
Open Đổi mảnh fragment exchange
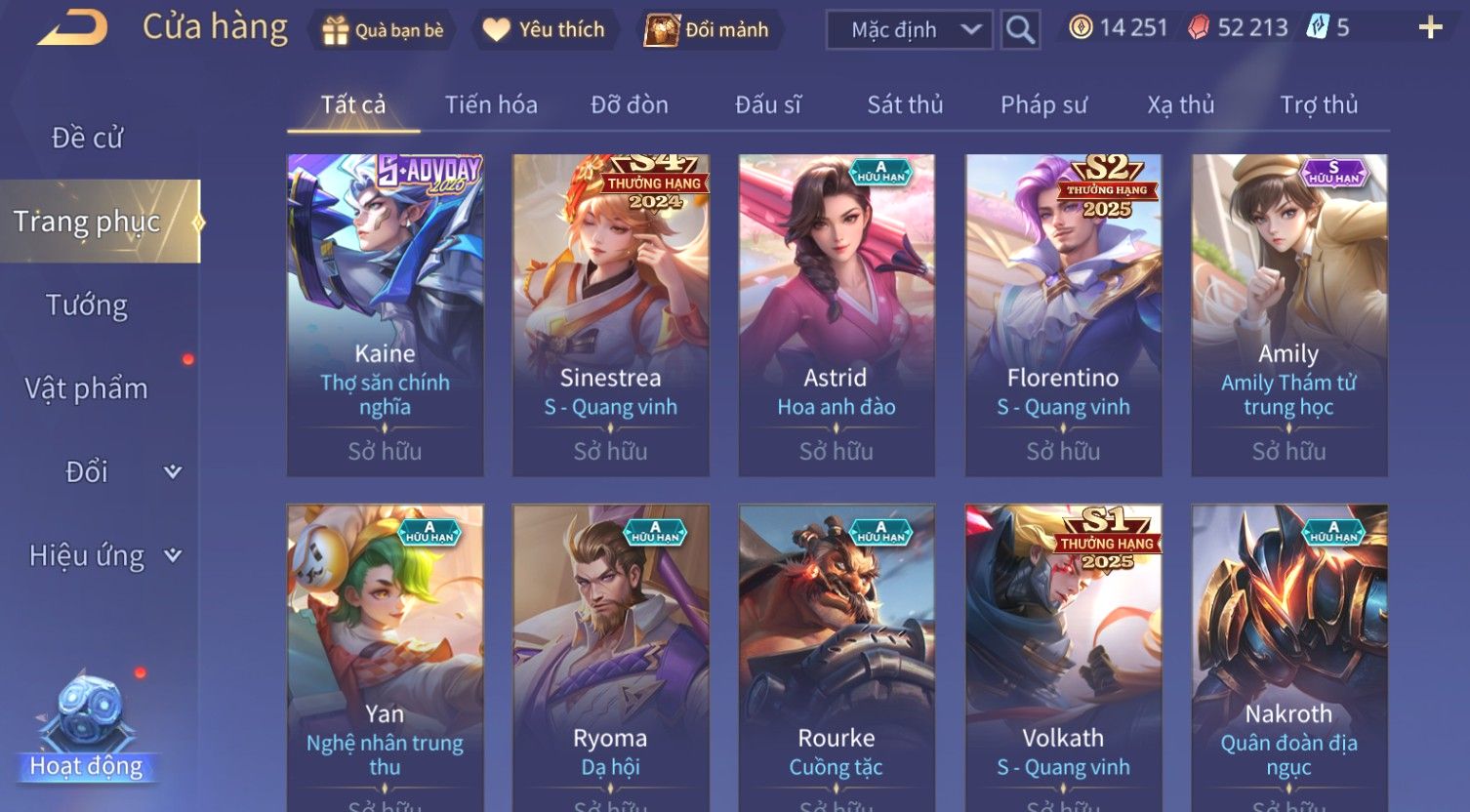tap(708, 30)
